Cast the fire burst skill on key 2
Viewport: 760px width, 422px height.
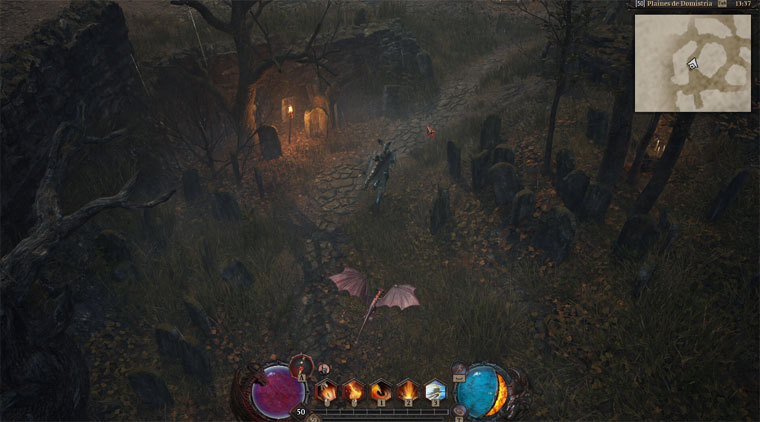[x=407, y=391]
